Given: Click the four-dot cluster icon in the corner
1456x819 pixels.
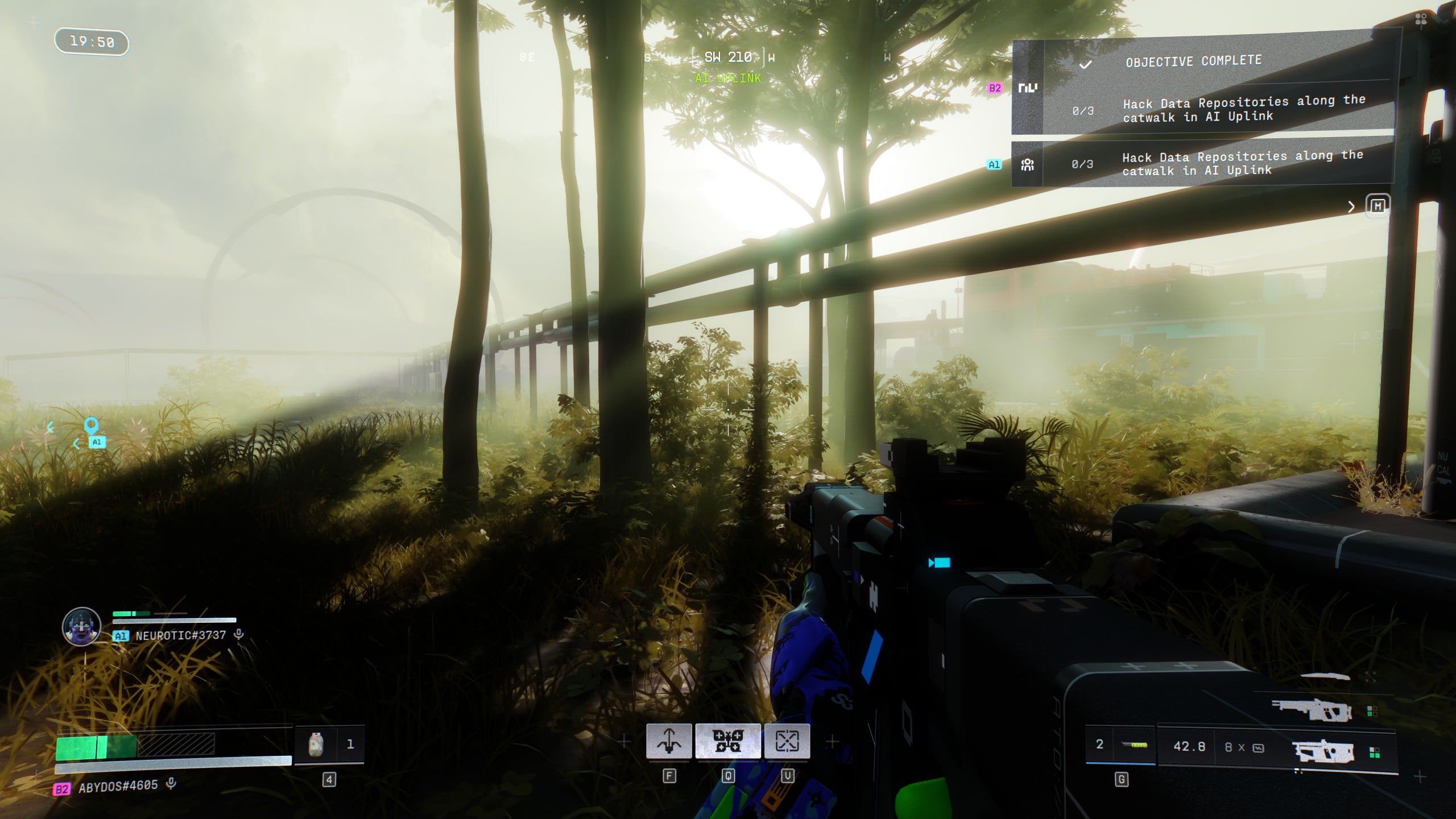Looking at the screenshot, I should tap(1421, 20).
